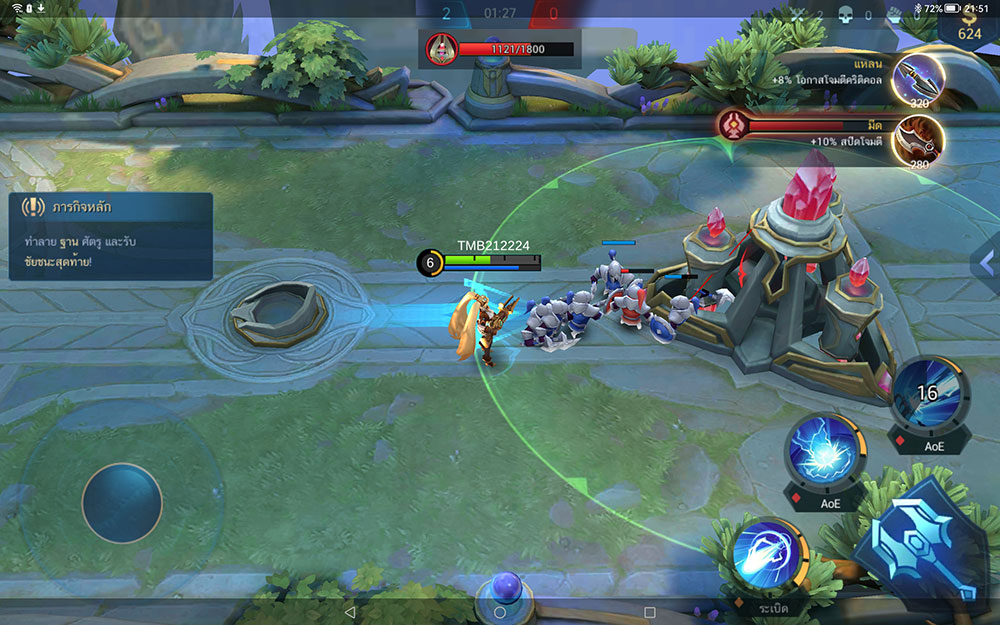
Task: Select the AoE skill showing cooldown 16
Action: pos(929,394)
